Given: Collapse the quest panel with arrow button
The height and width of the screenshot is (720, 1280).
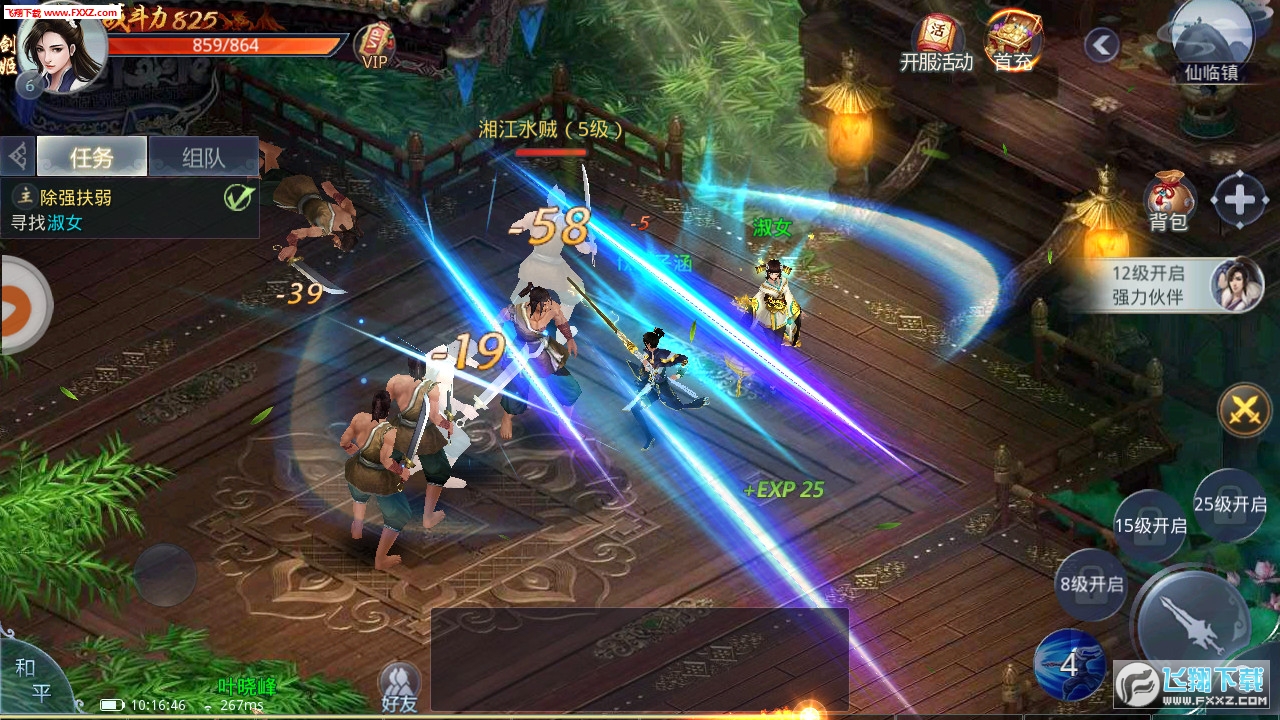Looking at the screenshot, I should point(18,157).
